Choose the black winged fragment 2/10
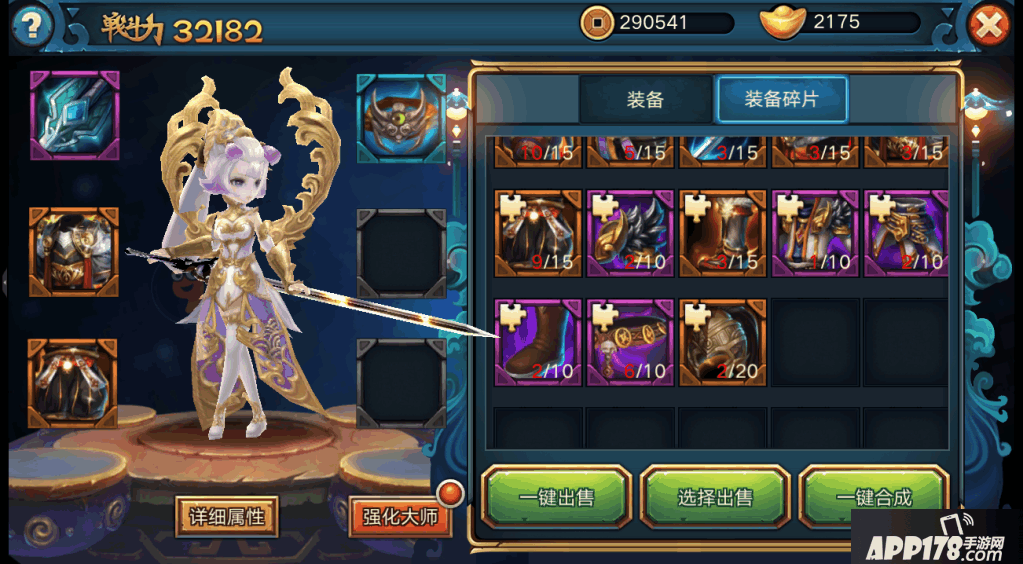 pos(630,233)
